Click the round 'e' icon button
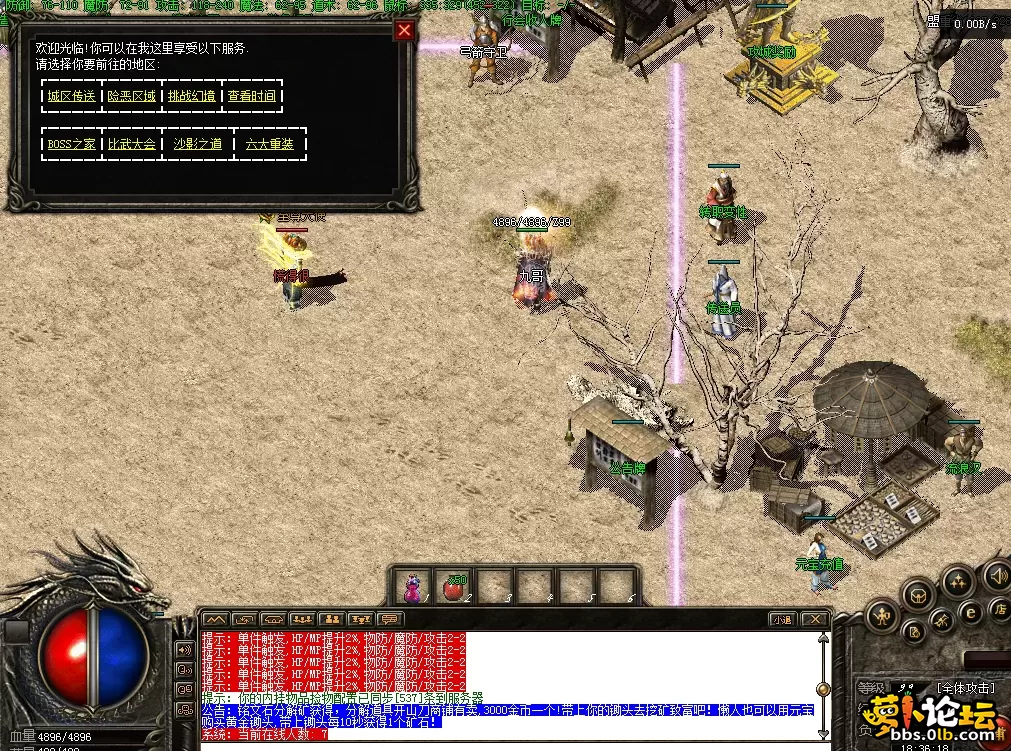Screen dimensions: 1011x751 pyautogui.click(x=970, y=612)
